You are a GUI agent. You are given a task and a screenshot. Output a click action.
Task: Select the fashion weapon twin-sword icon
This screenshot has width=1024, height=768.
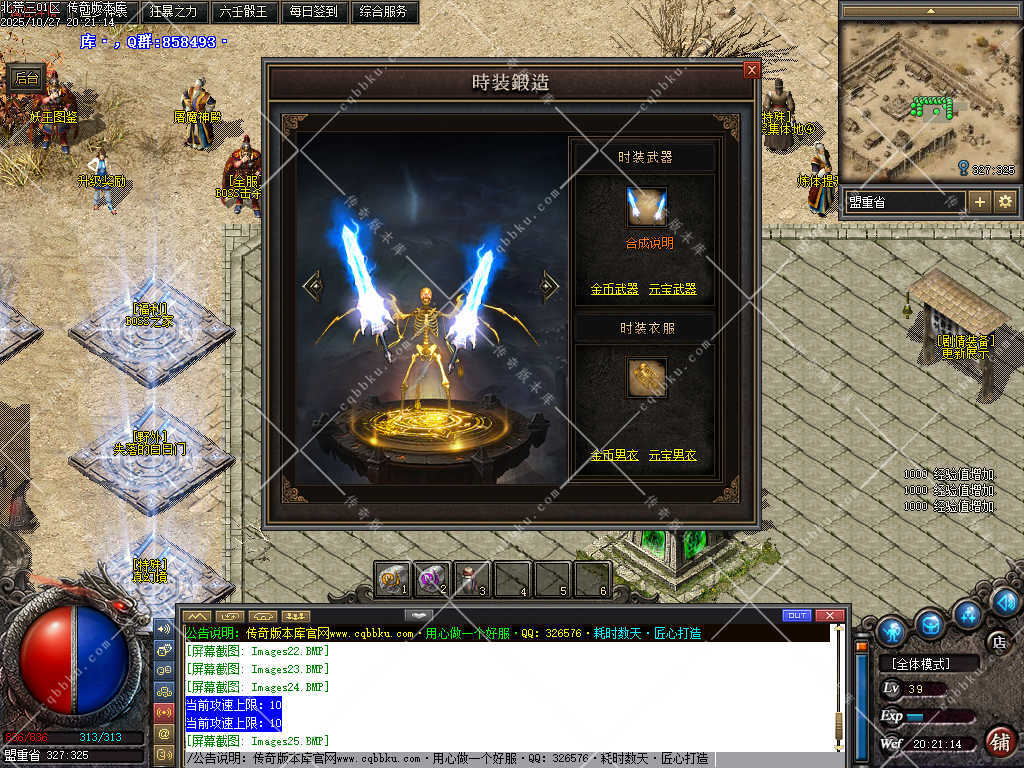pyautogui.click(x=646, y=207)
